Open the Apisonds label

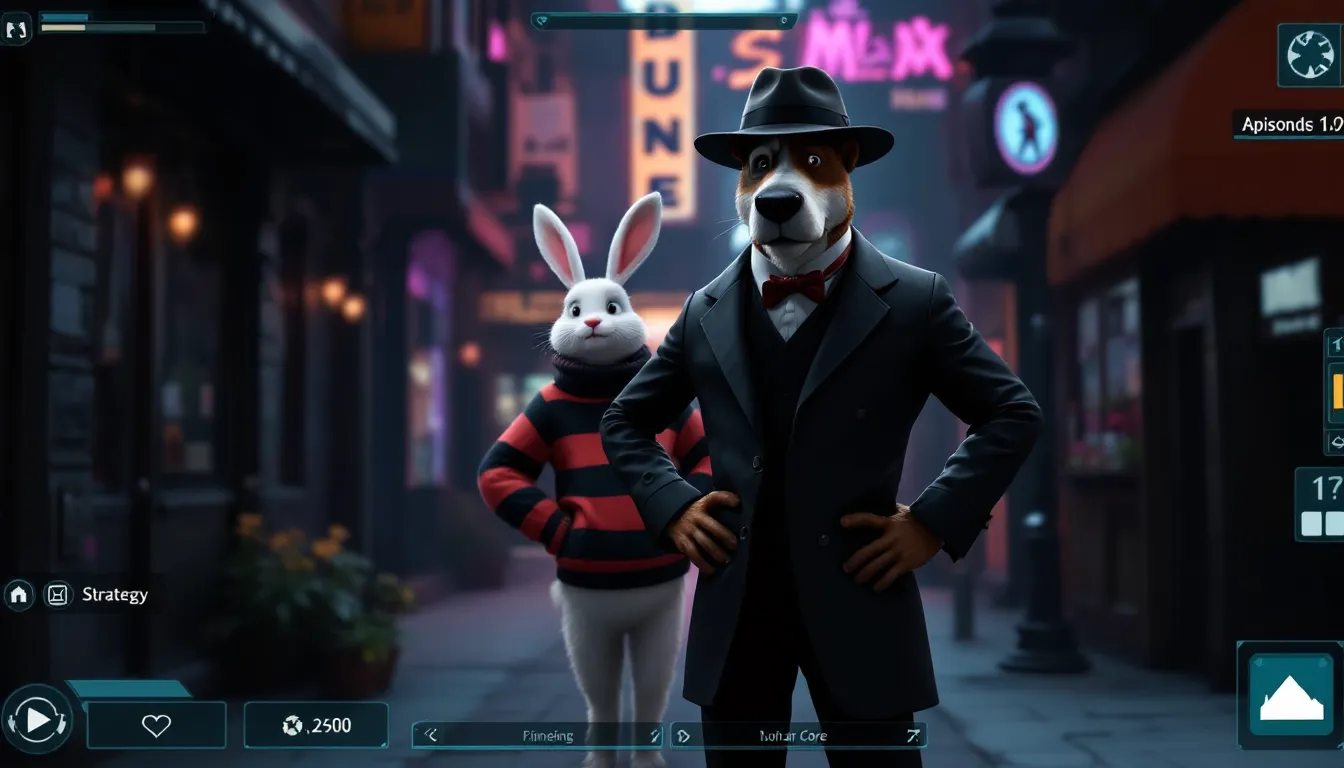pos(1290,125)
